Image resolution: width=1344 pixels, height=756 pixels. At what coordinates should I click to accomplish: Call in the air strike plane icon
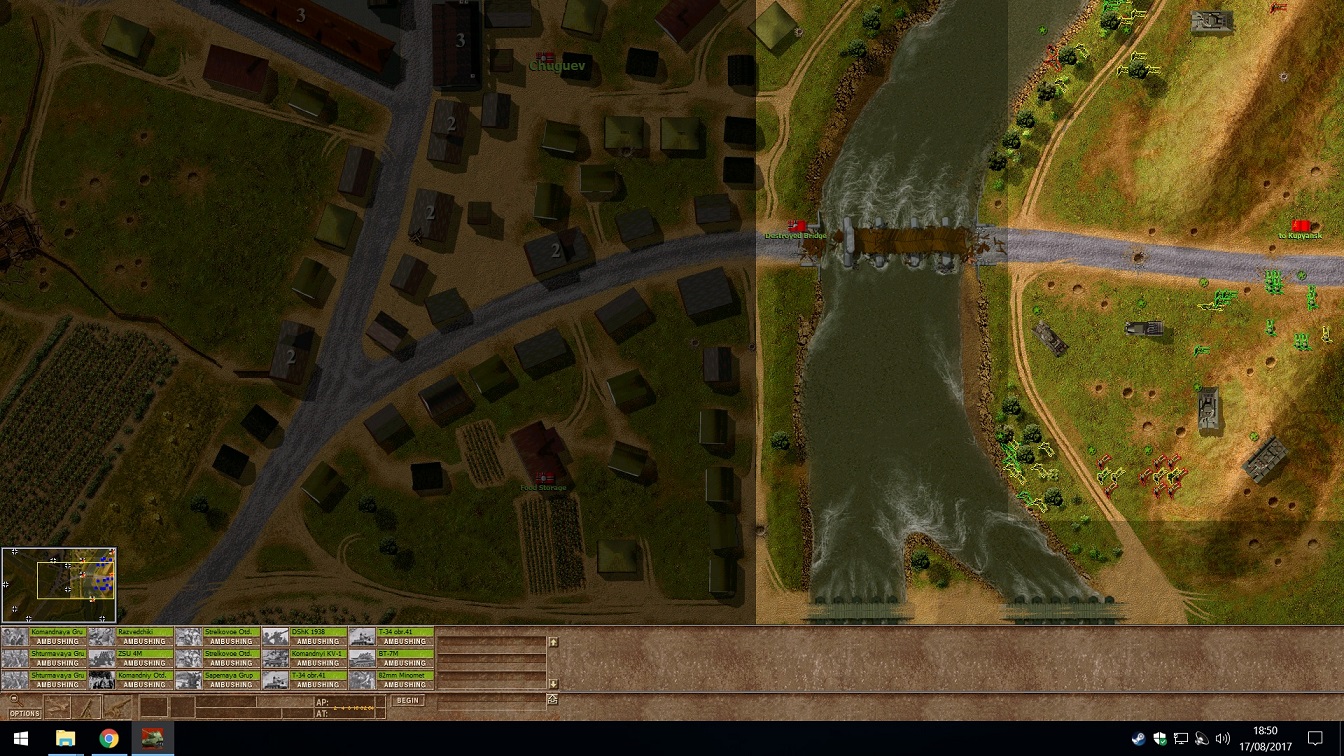(x=58, y=707)
